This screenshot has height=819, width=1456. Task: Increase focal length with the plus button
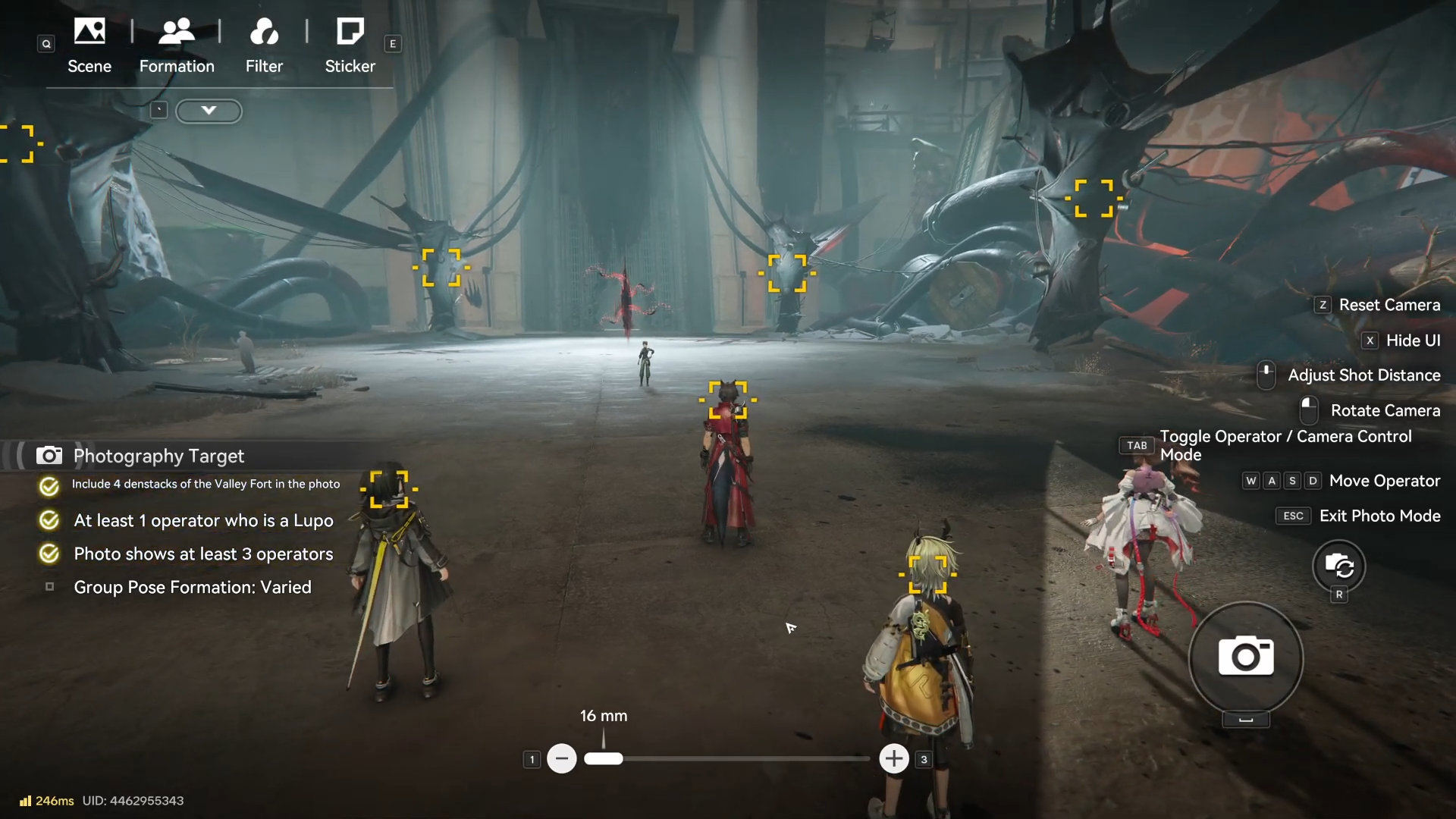click(x=894, y=758)
